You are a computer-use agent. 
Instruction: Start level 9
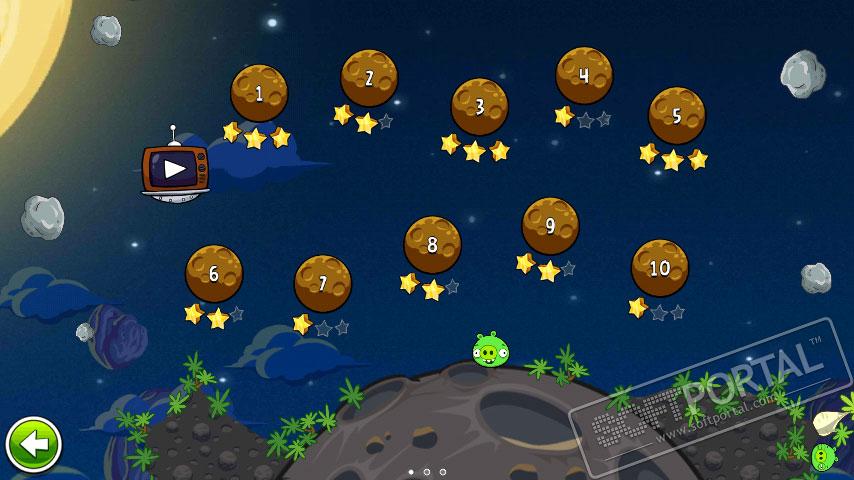tap(550, 226)
